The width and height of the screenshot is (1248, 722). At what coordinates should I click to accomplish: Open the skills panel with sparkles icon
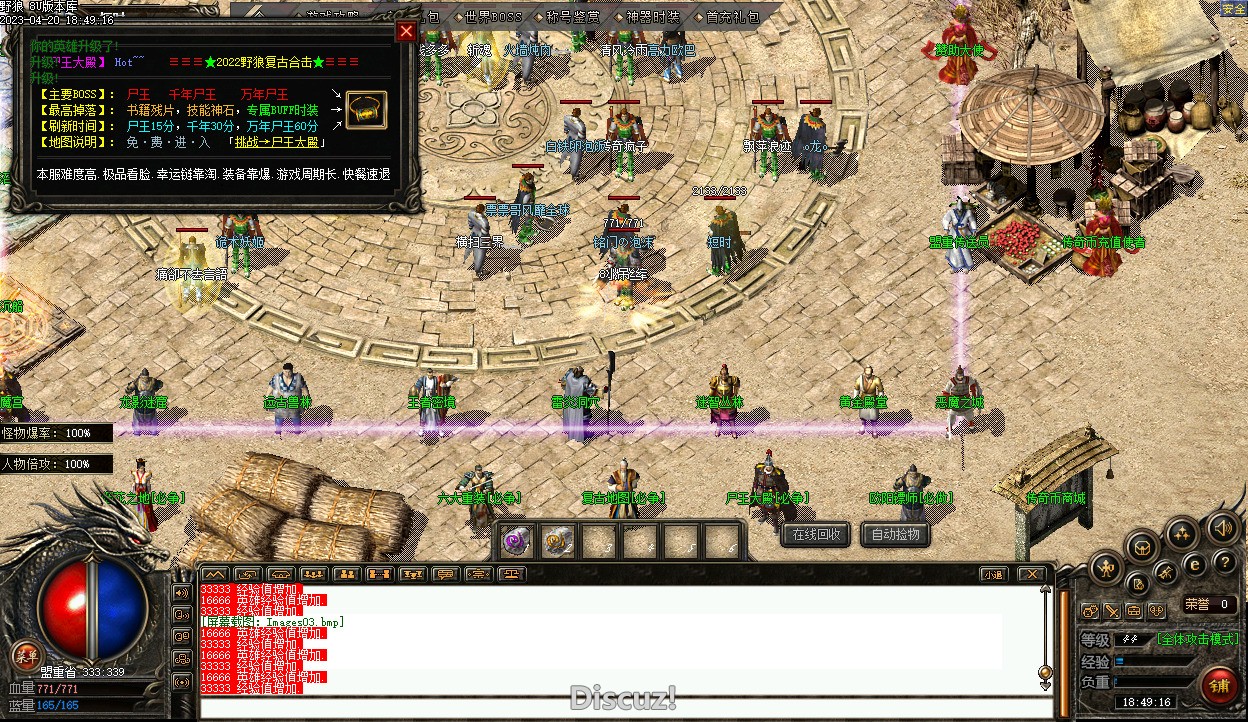coord(1183,533)
